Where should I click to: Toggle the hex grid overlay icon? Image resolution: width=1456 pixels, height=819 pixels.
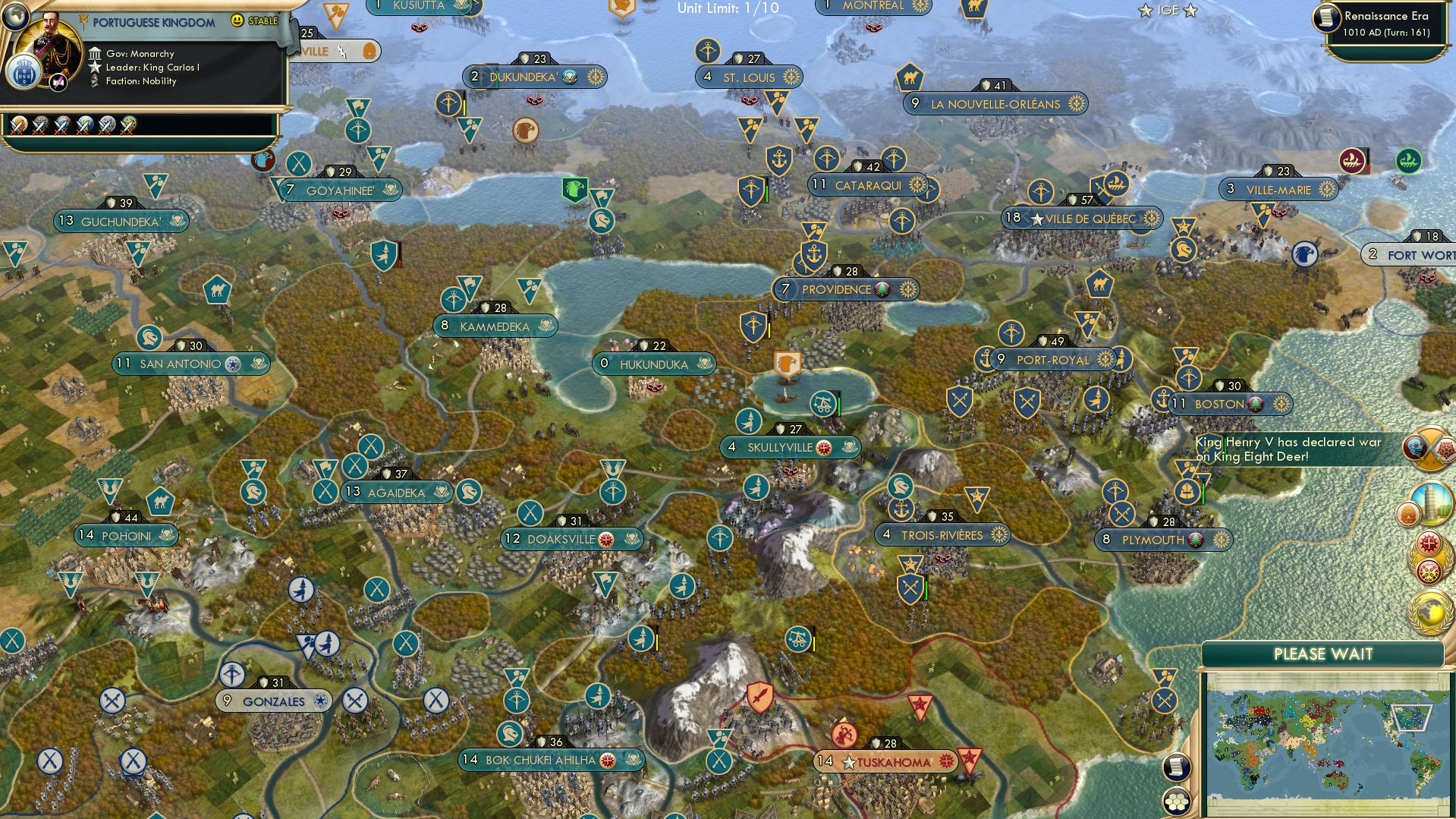[x=1177, y=802]
